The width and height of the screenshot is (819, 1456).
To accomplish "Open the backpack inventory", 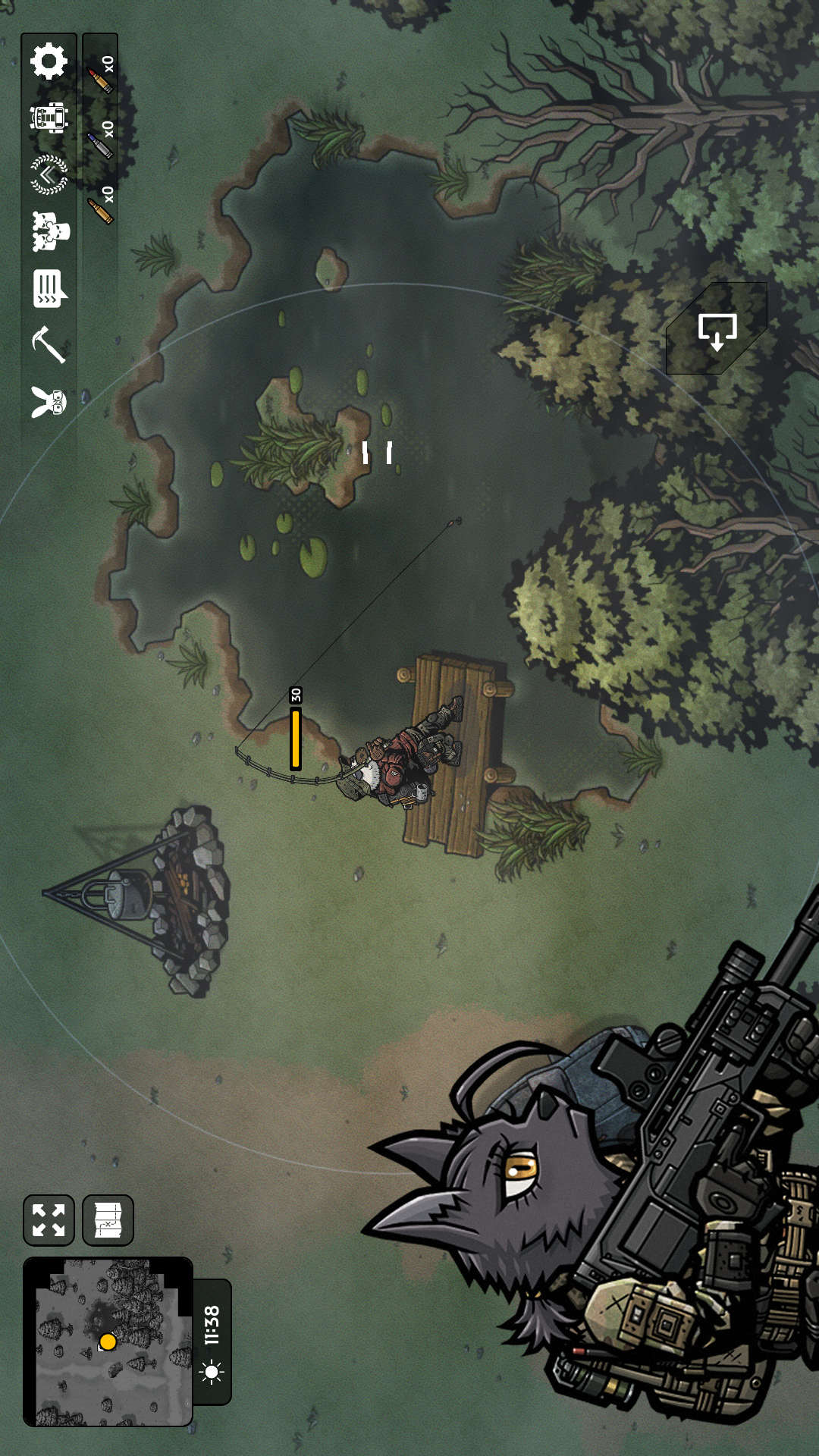I will point(49,118).
